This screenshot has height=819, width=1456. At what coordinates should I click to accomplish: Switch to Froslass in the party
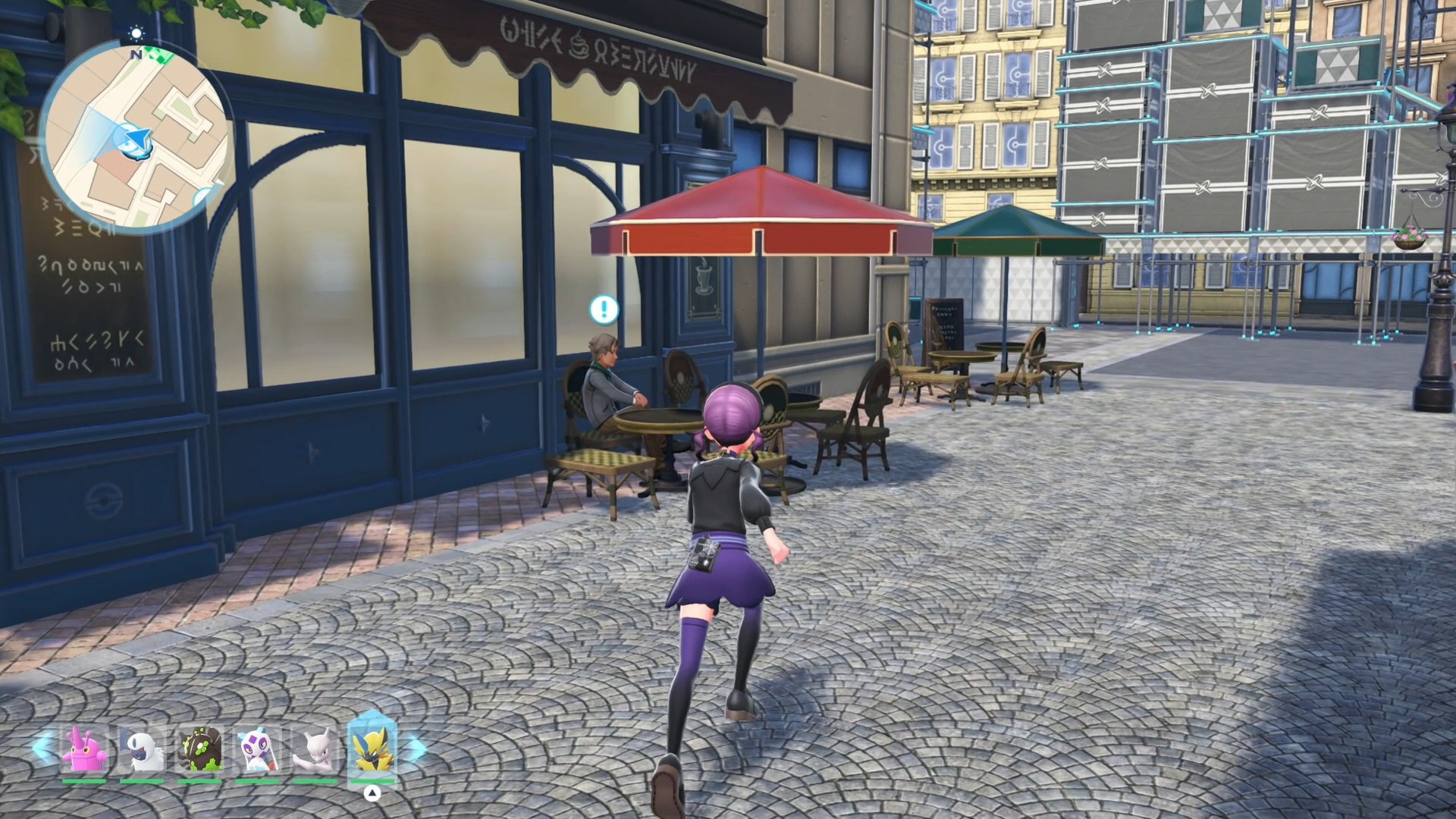(x=257, y=751)
